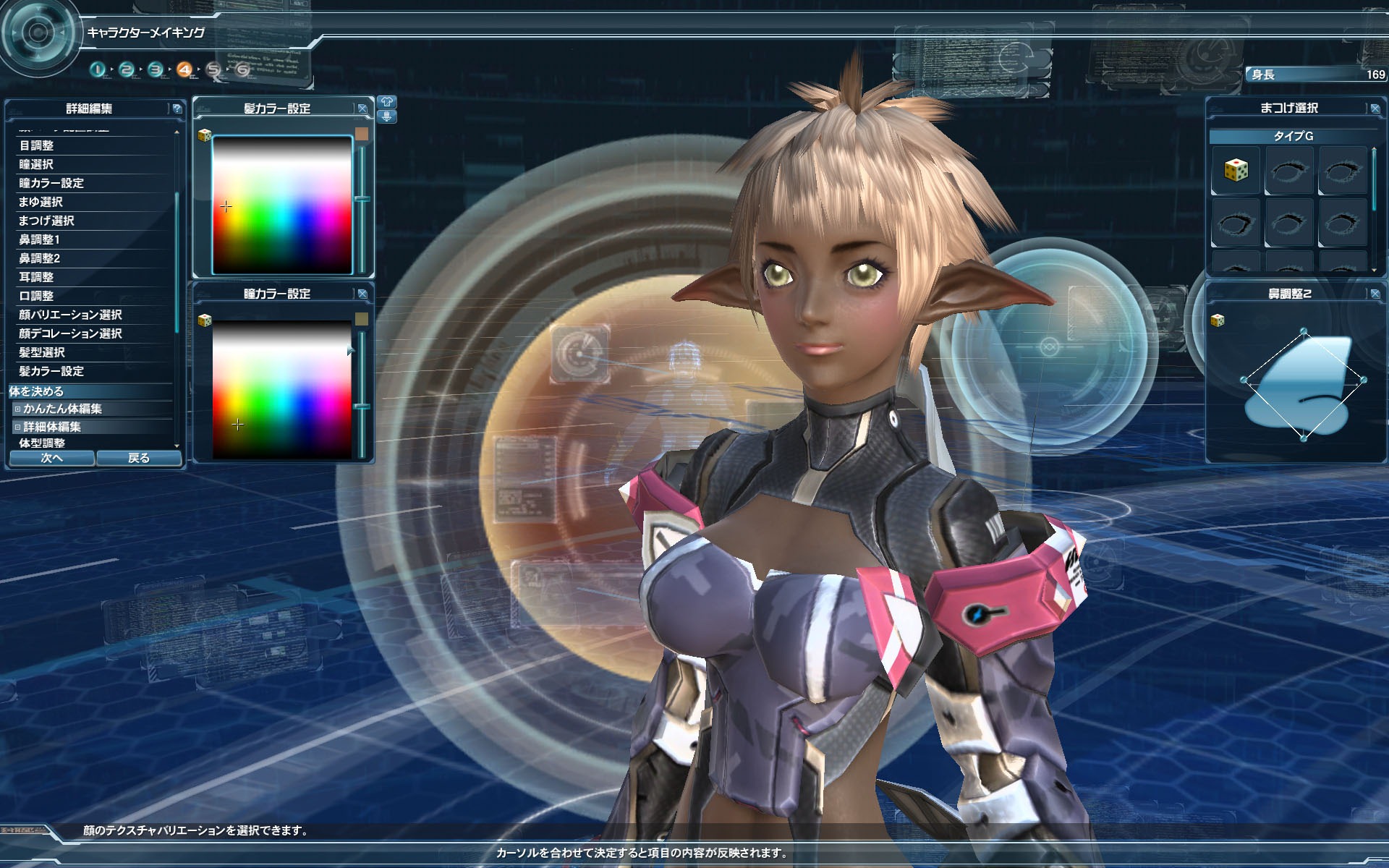Viewport: 1389px width, 868px height.
Task: Select 鼻調整1 nose adjustment entry
Action: coord(39,239)
